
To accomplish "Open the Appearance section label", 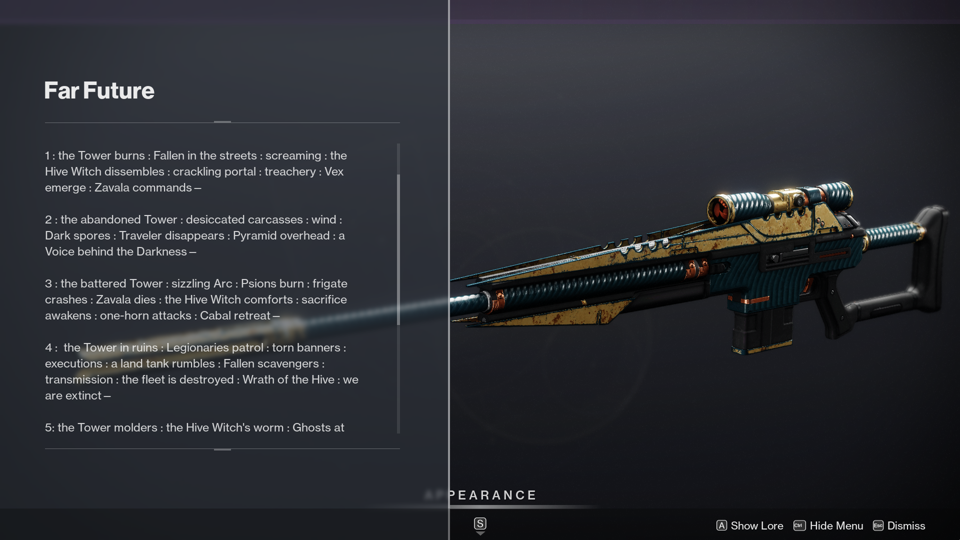I will tap(481, 495).
